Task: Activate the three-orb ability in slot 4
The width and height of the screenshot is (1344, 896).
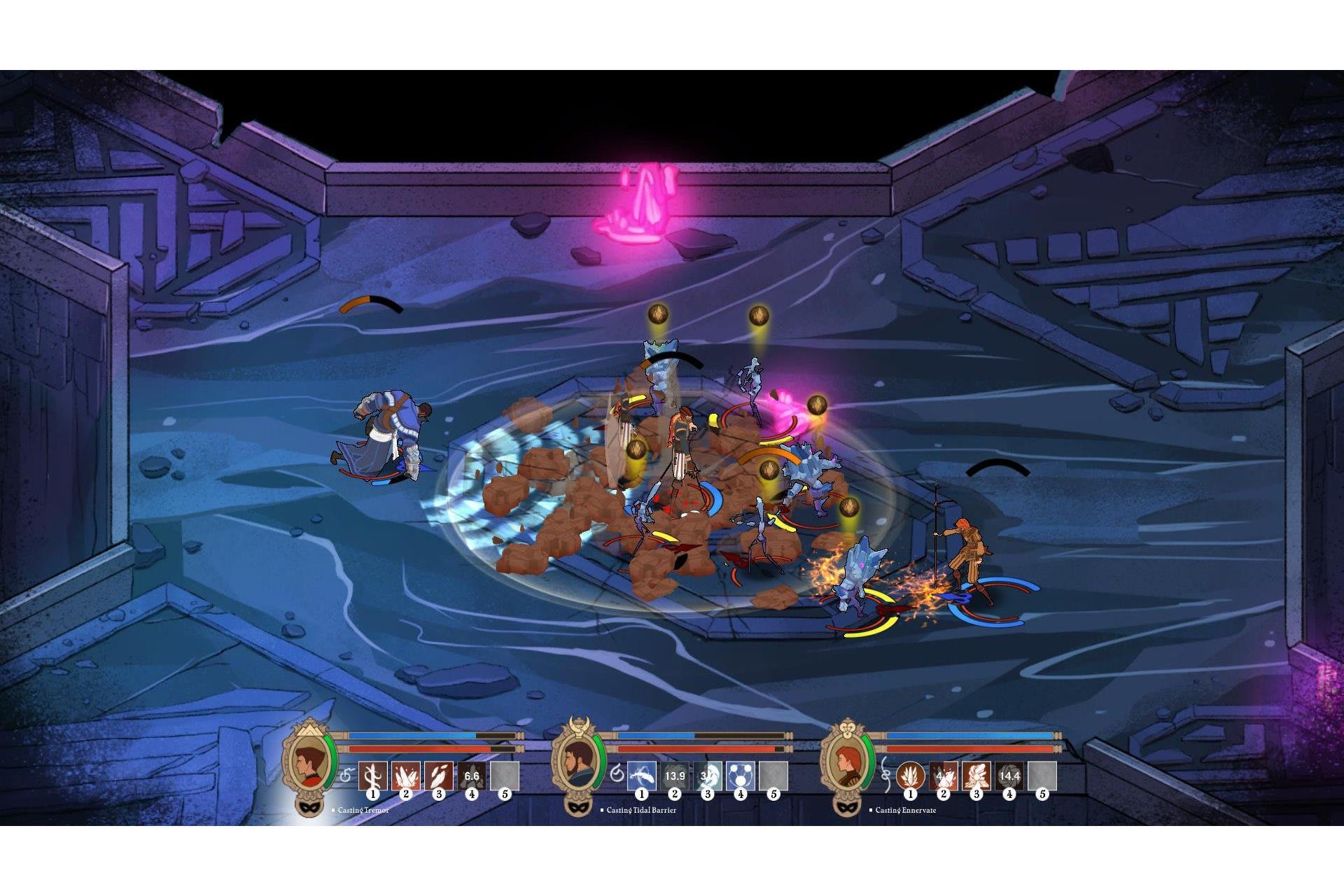Action: [x=739, y=776]
